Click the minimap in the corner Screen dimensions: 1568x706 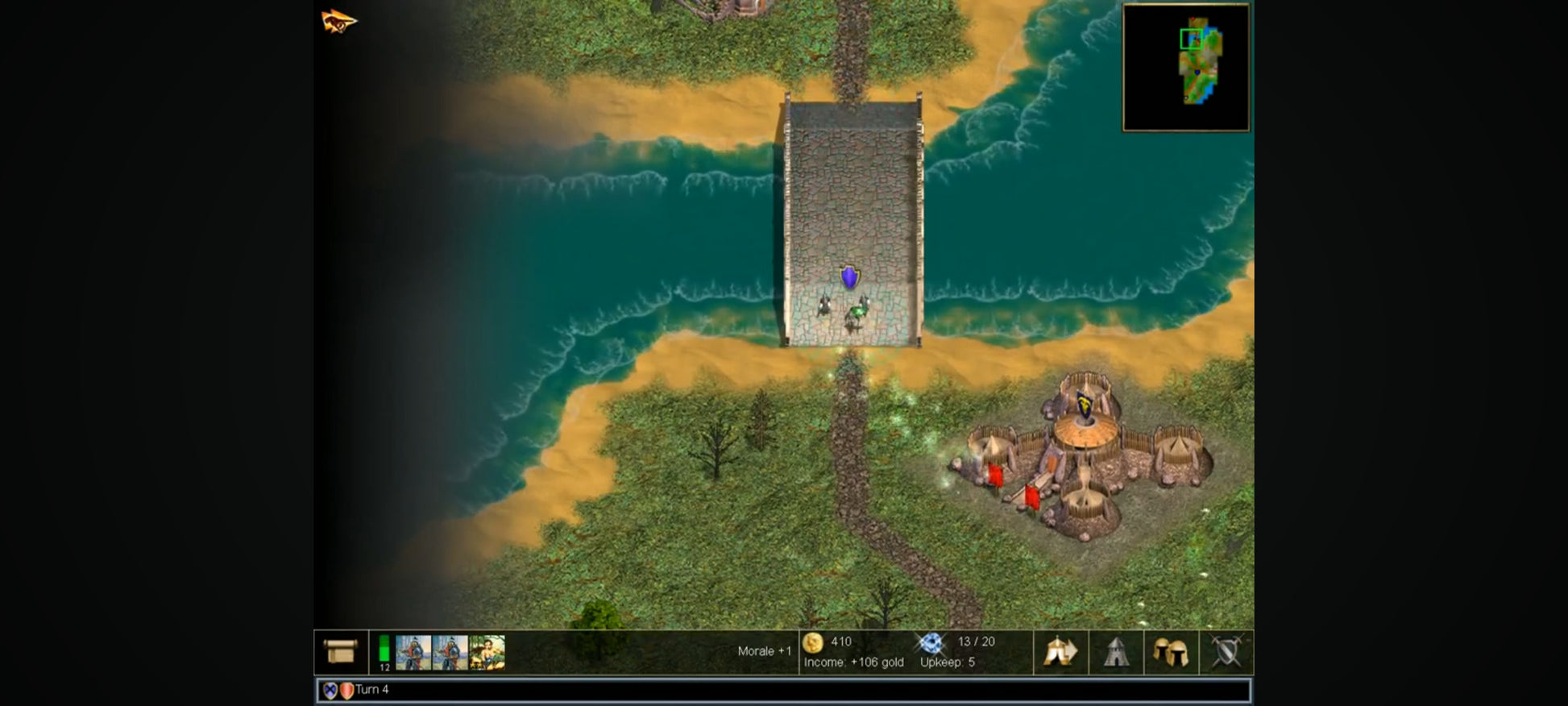(x=1186, y=67)
